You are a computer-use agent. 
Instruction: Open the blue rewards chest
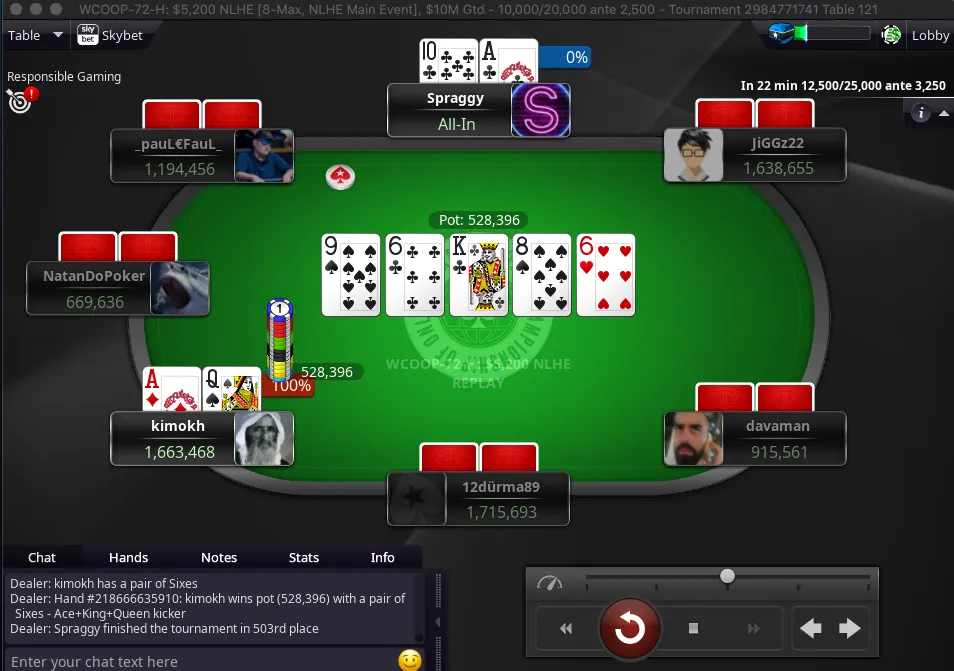(x=780, y=35)
